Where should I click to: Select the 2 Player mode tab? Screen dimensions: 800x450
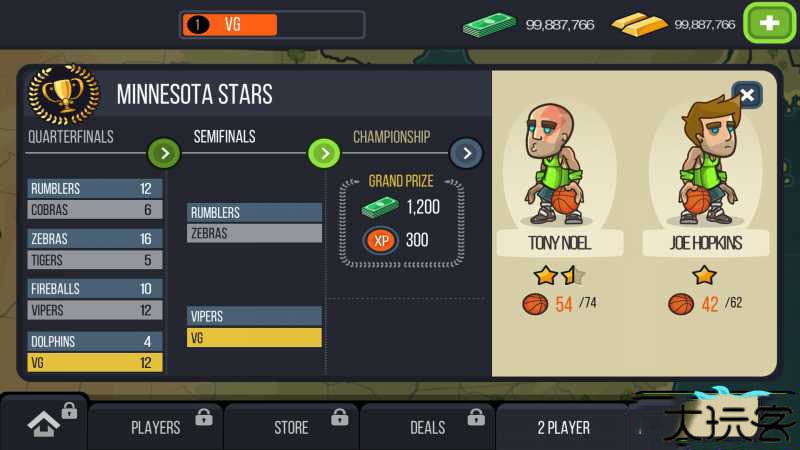point(563,427)
